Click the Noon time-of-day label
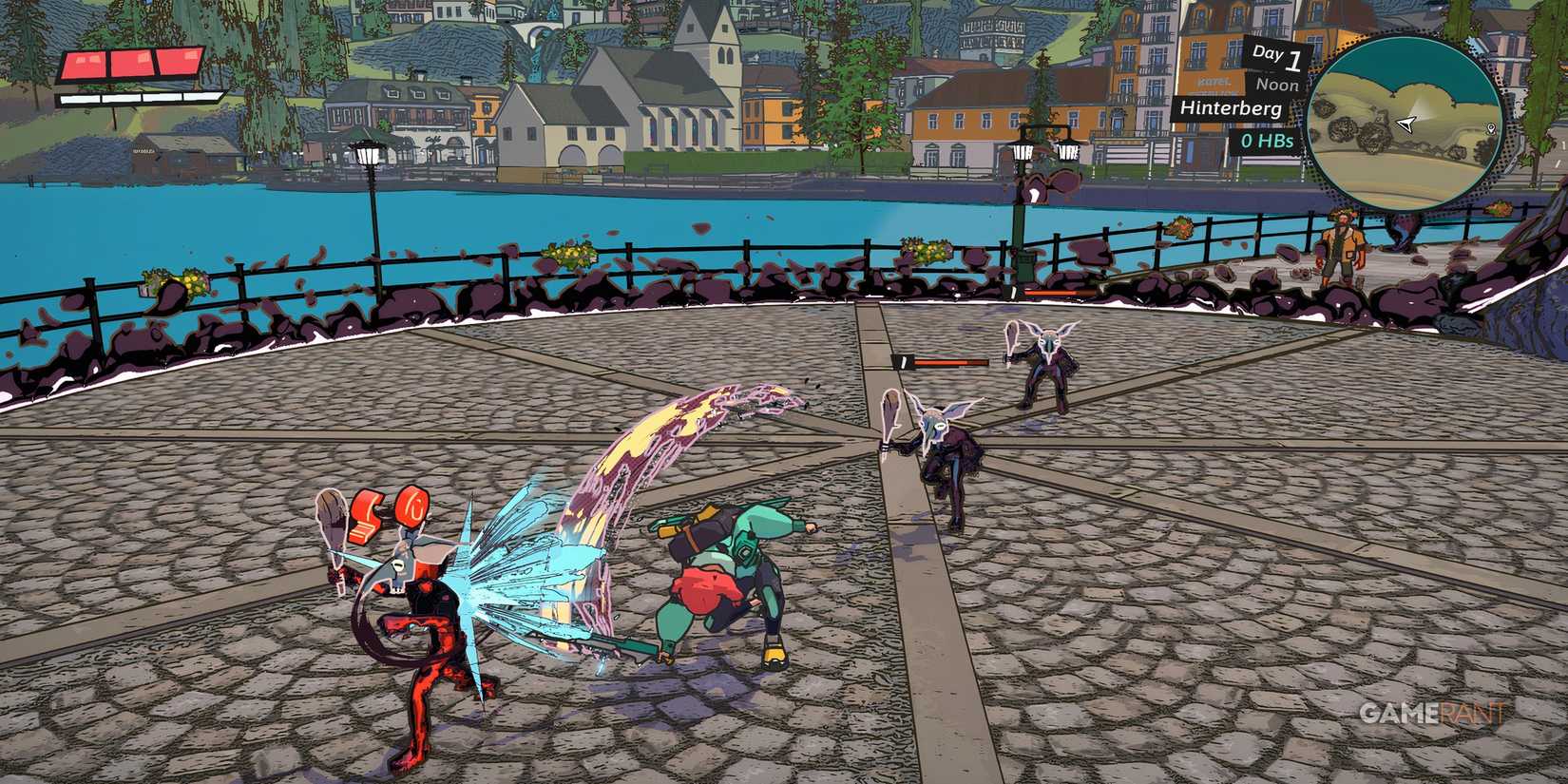The height and width of the screenshot is (784, 1568). point(1279,84)
